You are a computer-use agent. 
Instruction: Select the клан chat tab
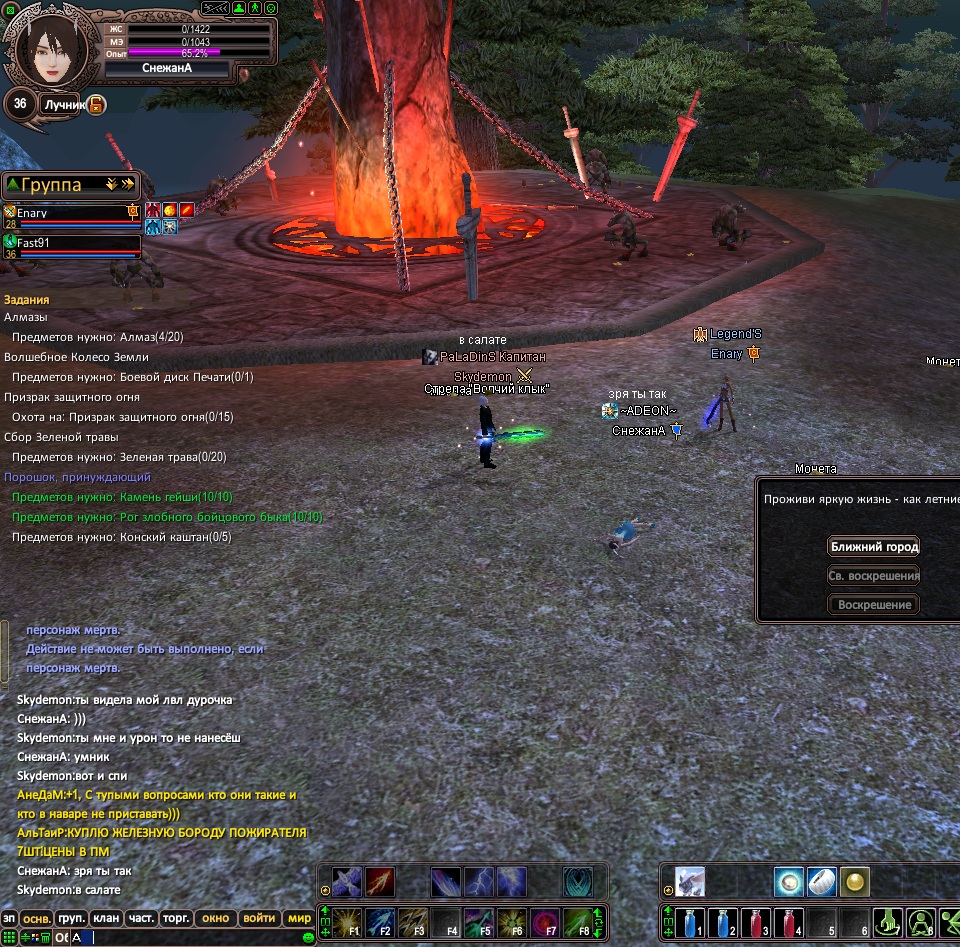tap(106, 918)
